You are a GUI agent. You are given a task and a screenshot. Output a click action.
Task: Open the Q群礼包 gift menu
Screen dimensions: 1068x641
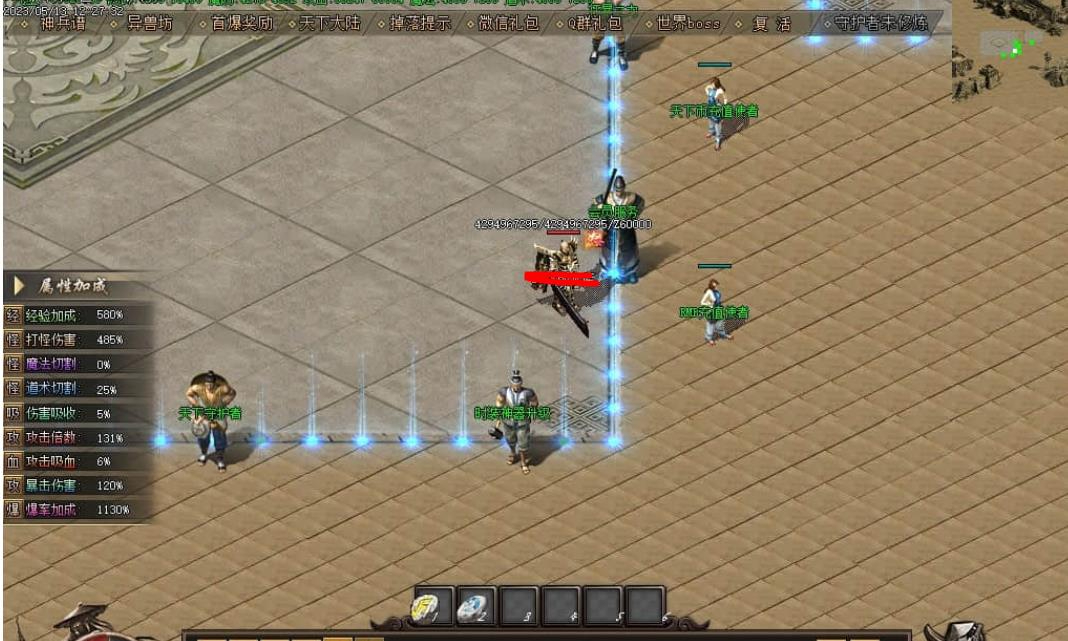pos(596,23)
